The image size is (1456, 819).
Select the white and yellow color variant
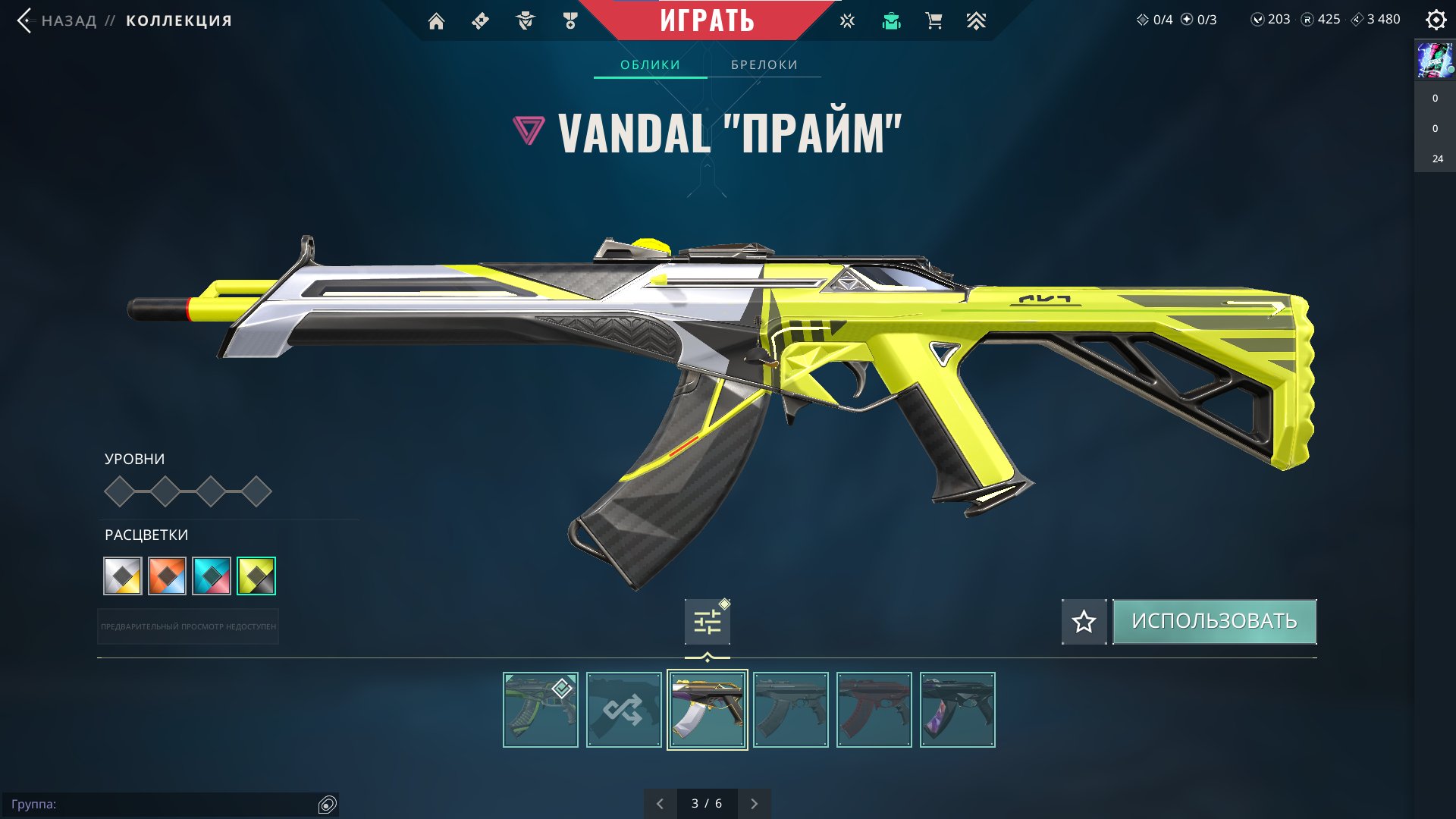[123, 576]
